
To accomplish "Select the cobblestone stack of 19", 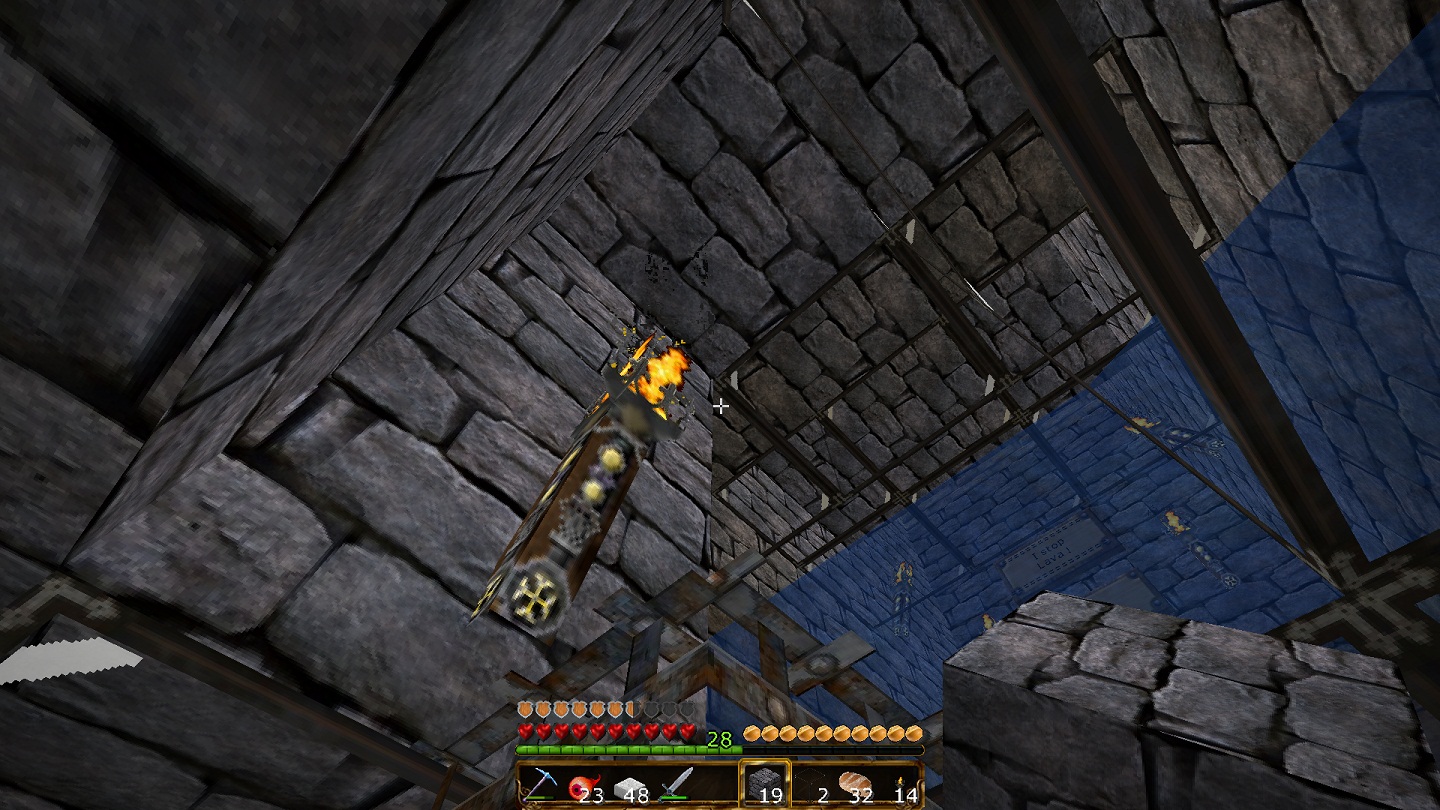I will point(767,781).
